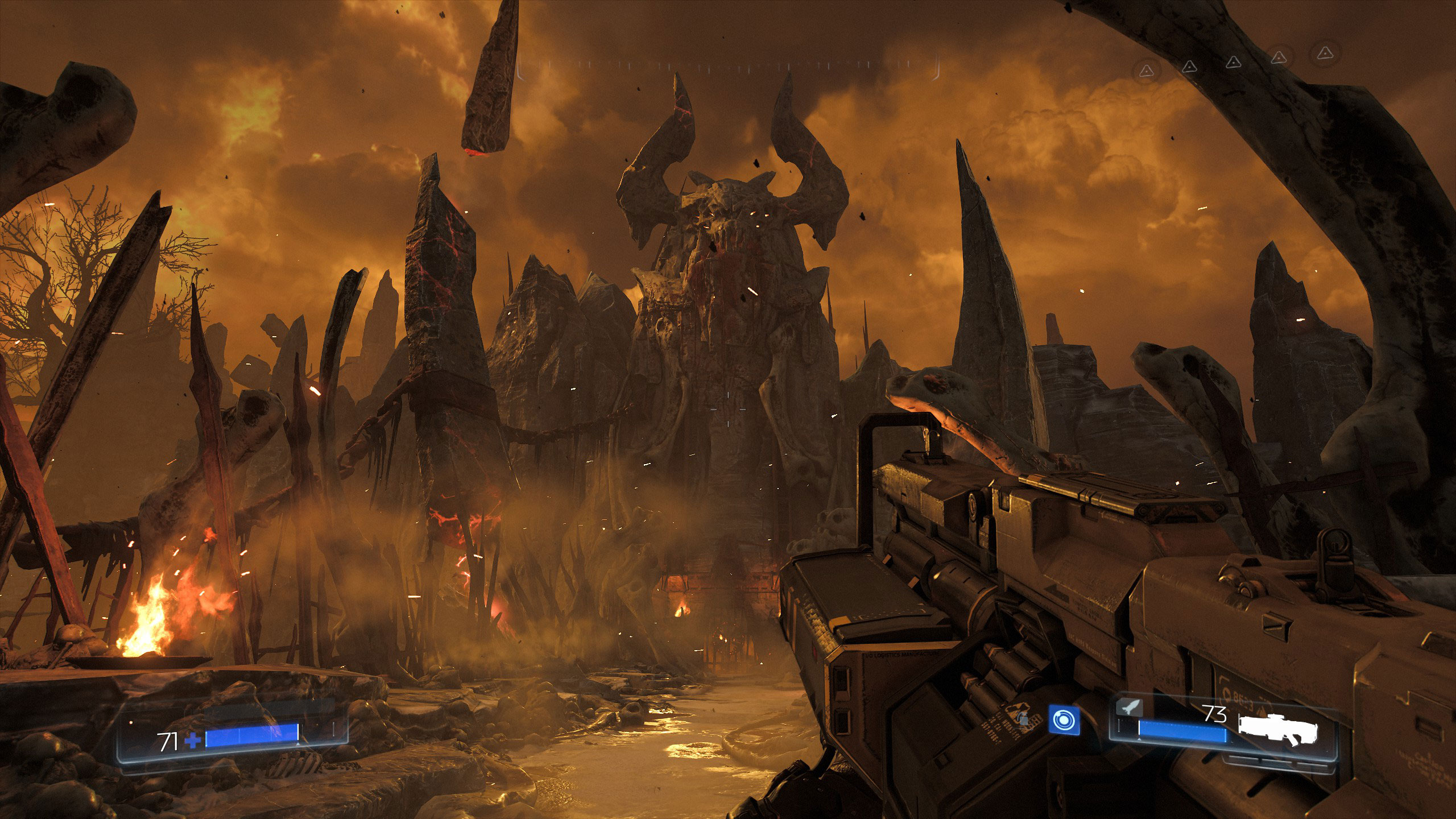Click the rocket weapon mod icon
The image size is (1456, 819).
pos(1130,708)
